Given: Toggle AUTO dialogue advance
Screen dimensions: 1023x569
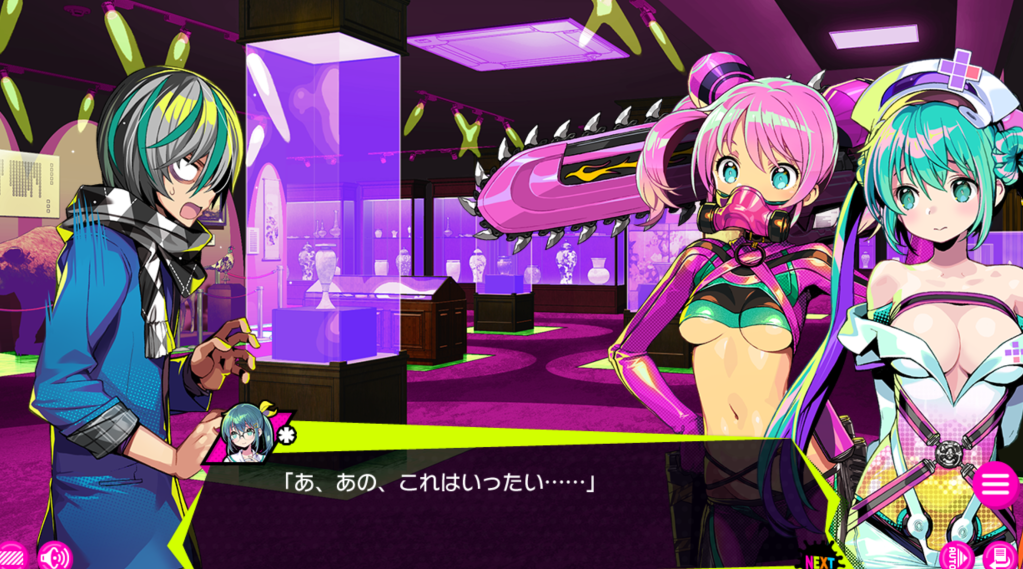Looking at the screenshot, I should pyautogui.click(x=958, y=555).
